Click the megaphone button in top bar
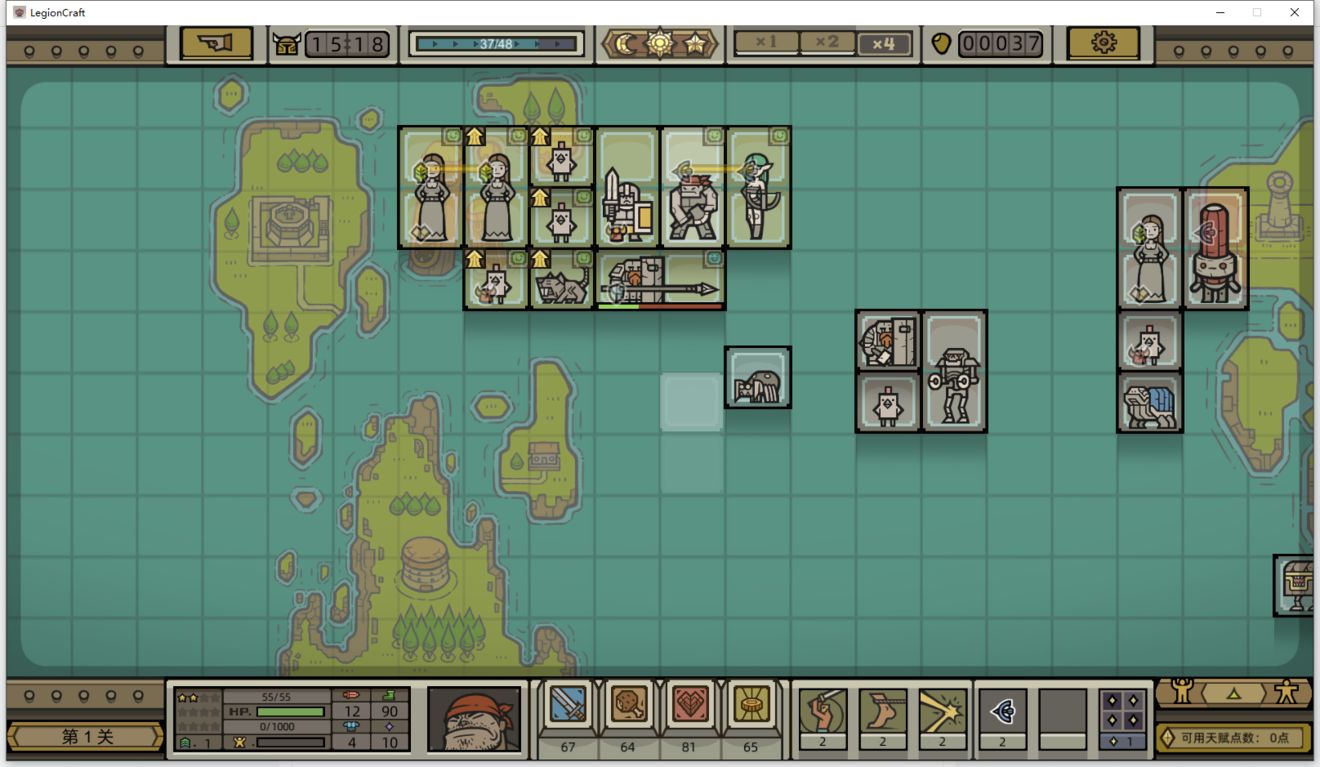 pyautogui.click(x=216, y=43)
